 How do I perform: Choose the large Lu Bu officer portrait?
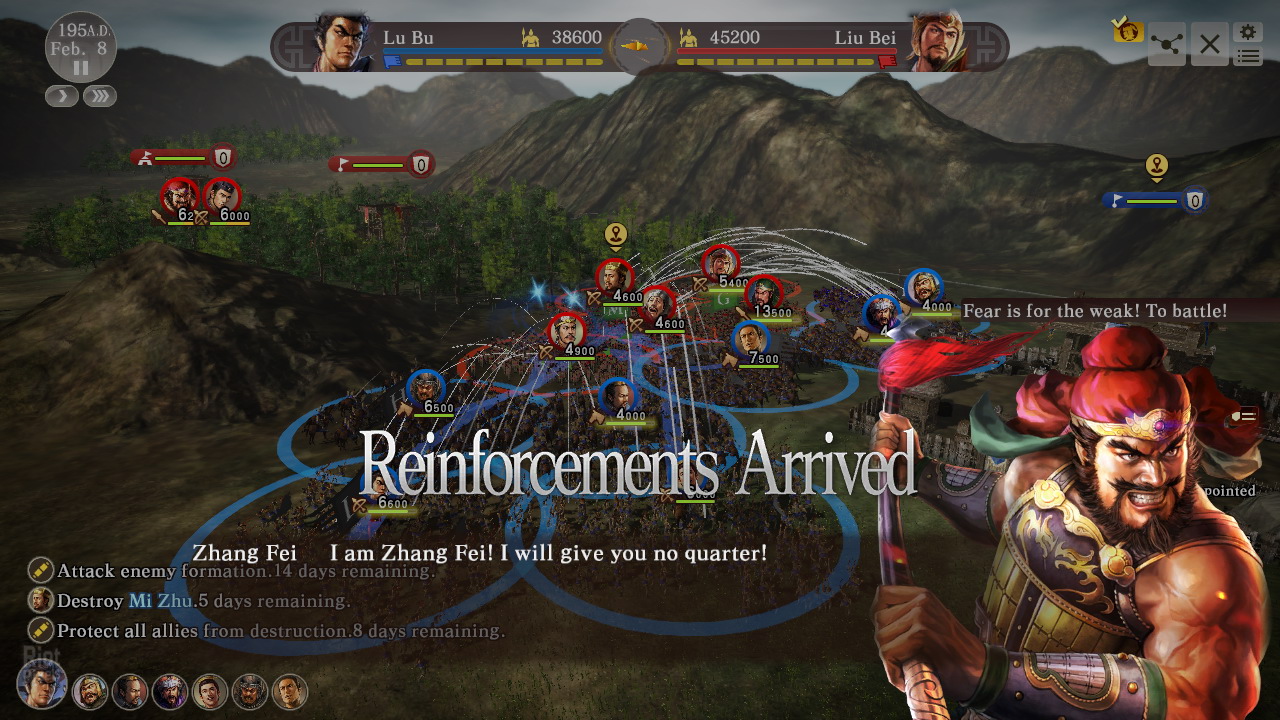pos(42,685)
